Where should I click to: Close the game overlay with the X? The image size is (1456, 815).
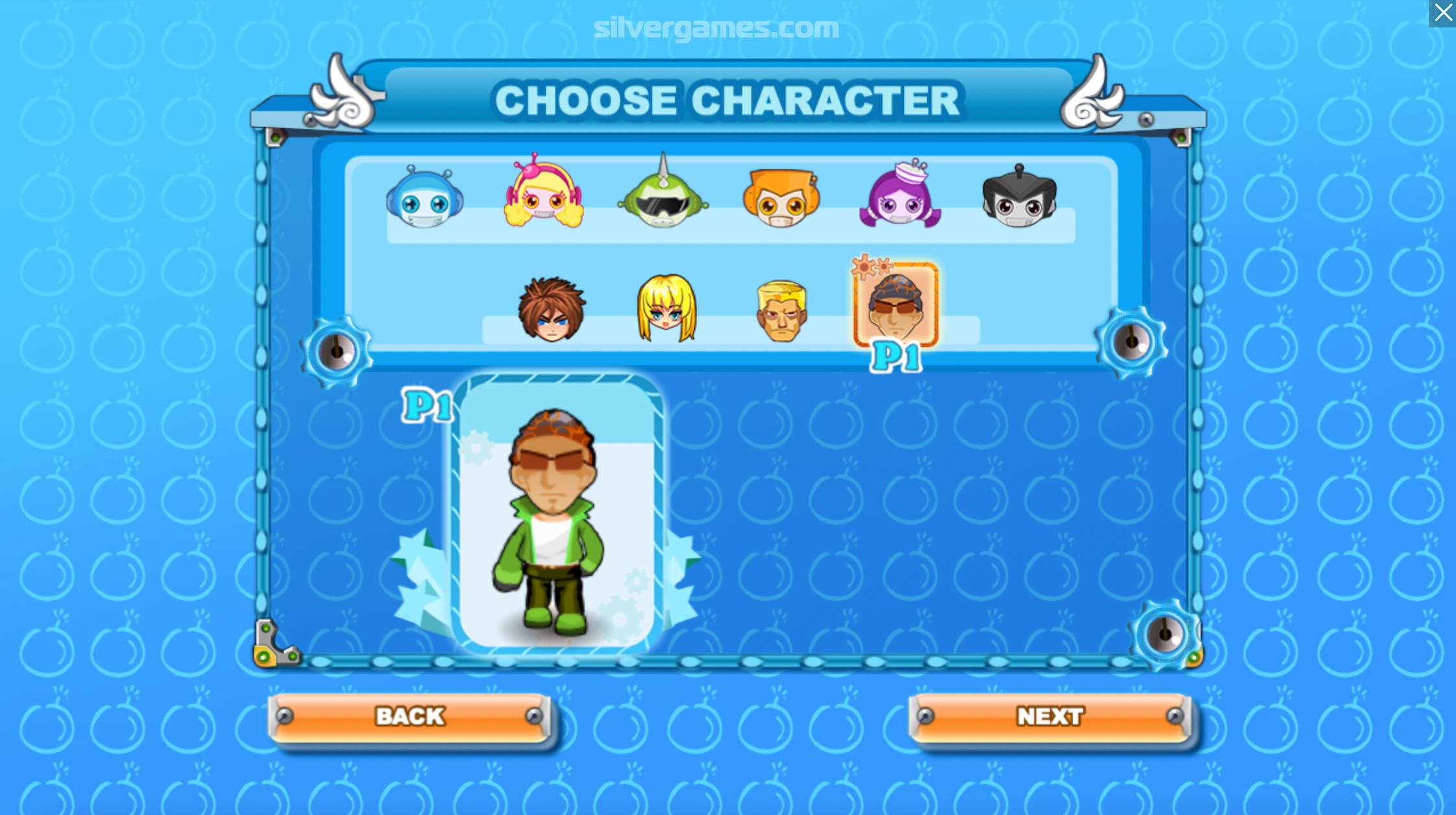tap(1442, 13)
